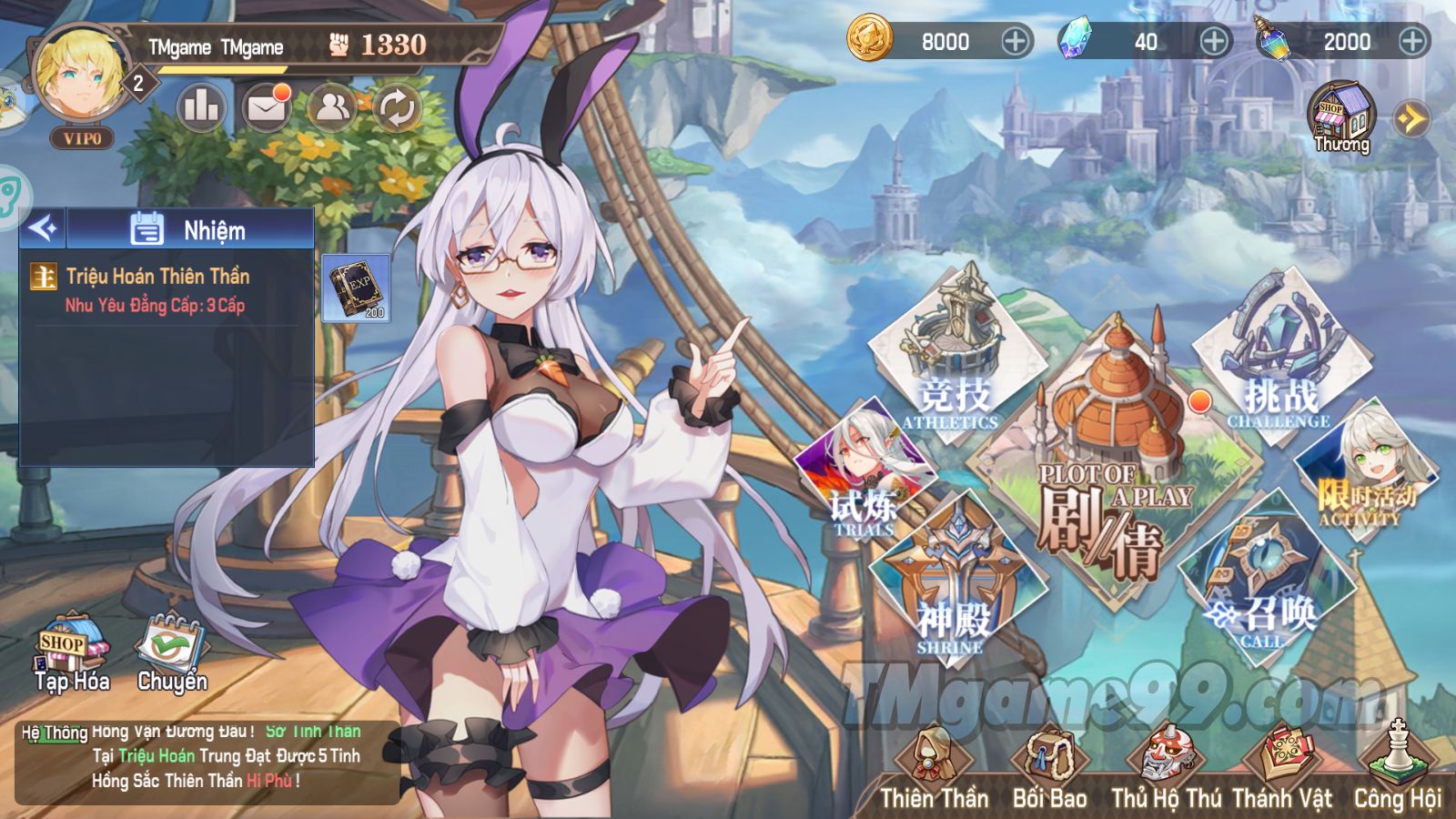
Task: Open the Tạp Hóa grocery shop
Action: tap(72, 655)
